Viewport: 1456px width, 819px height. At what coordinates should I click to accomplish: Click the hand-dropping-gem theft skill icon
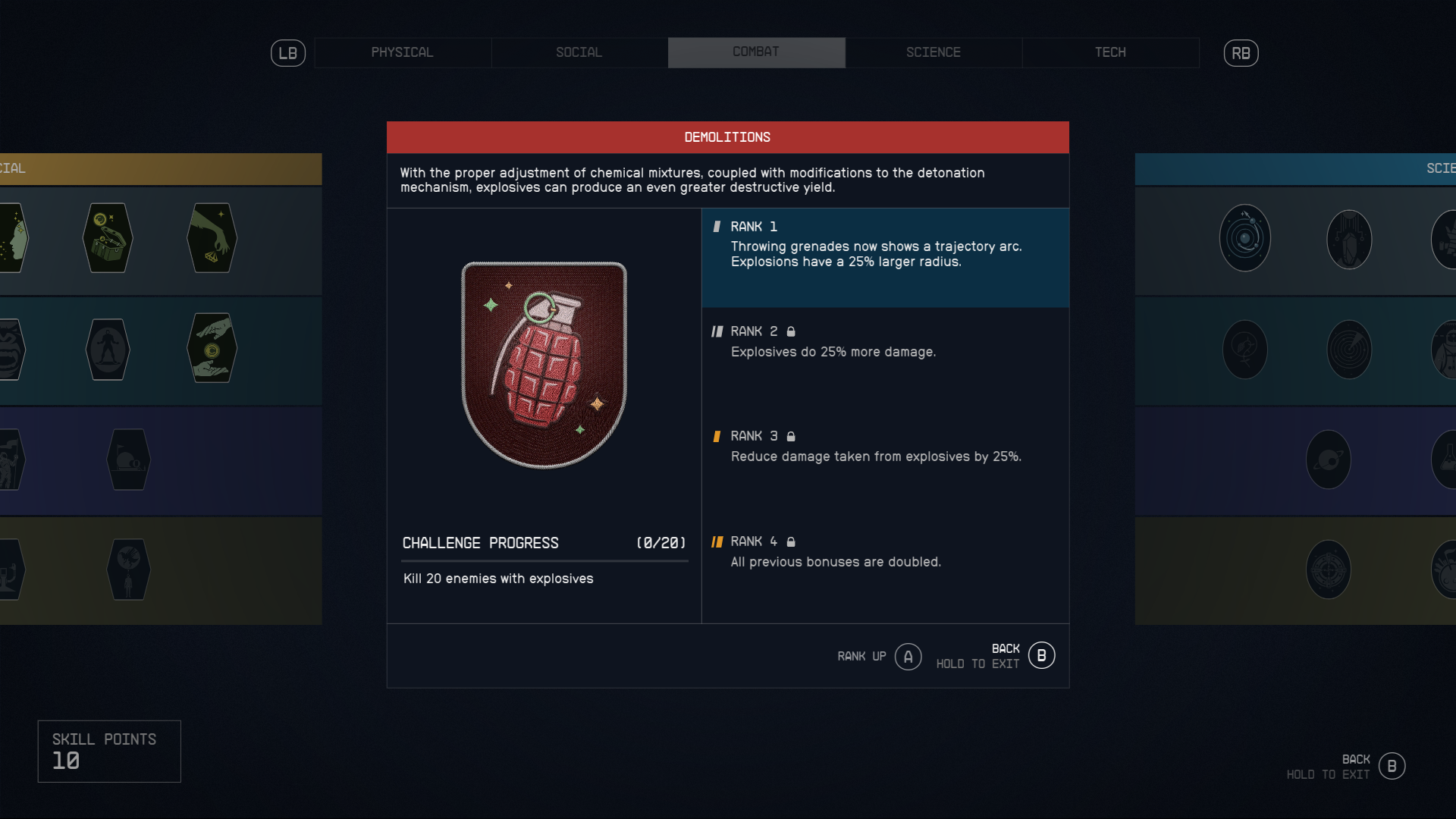pos(213,238)
